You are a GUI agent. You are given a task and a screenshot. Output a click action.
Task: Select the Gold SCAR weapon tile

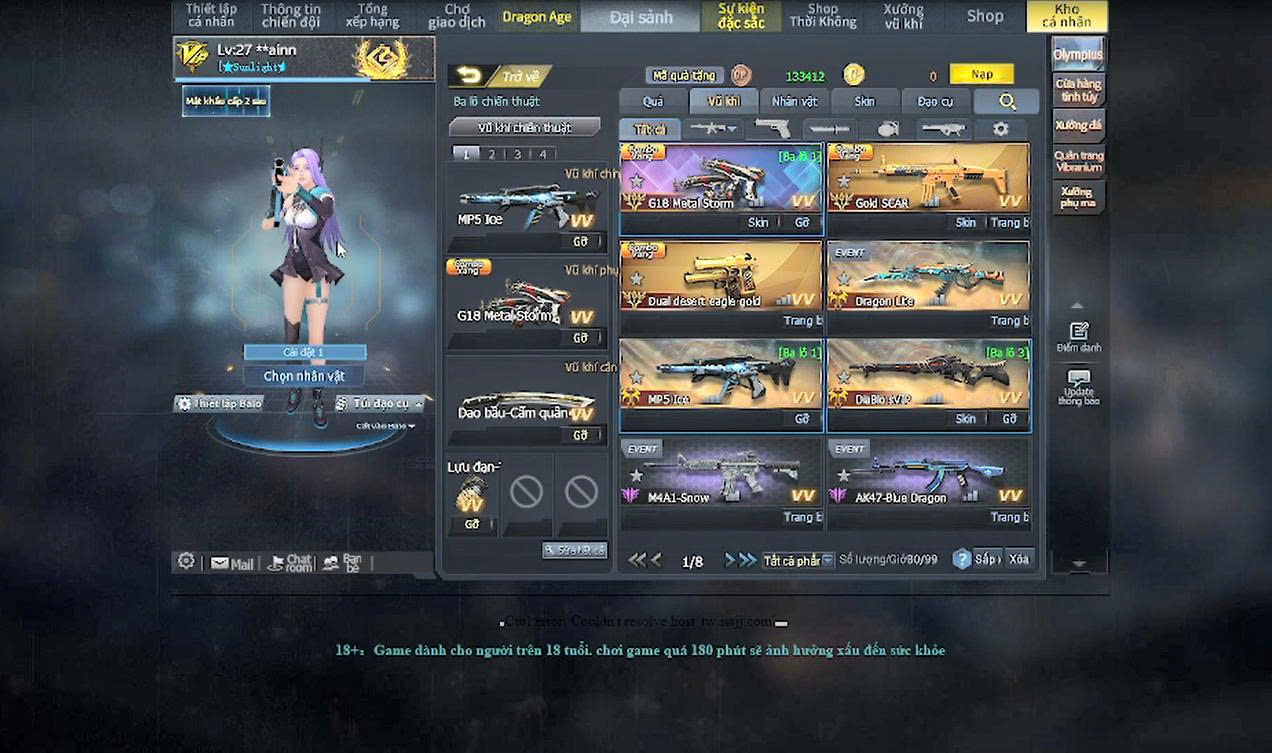pyautogui.click(x=927, y=178)
